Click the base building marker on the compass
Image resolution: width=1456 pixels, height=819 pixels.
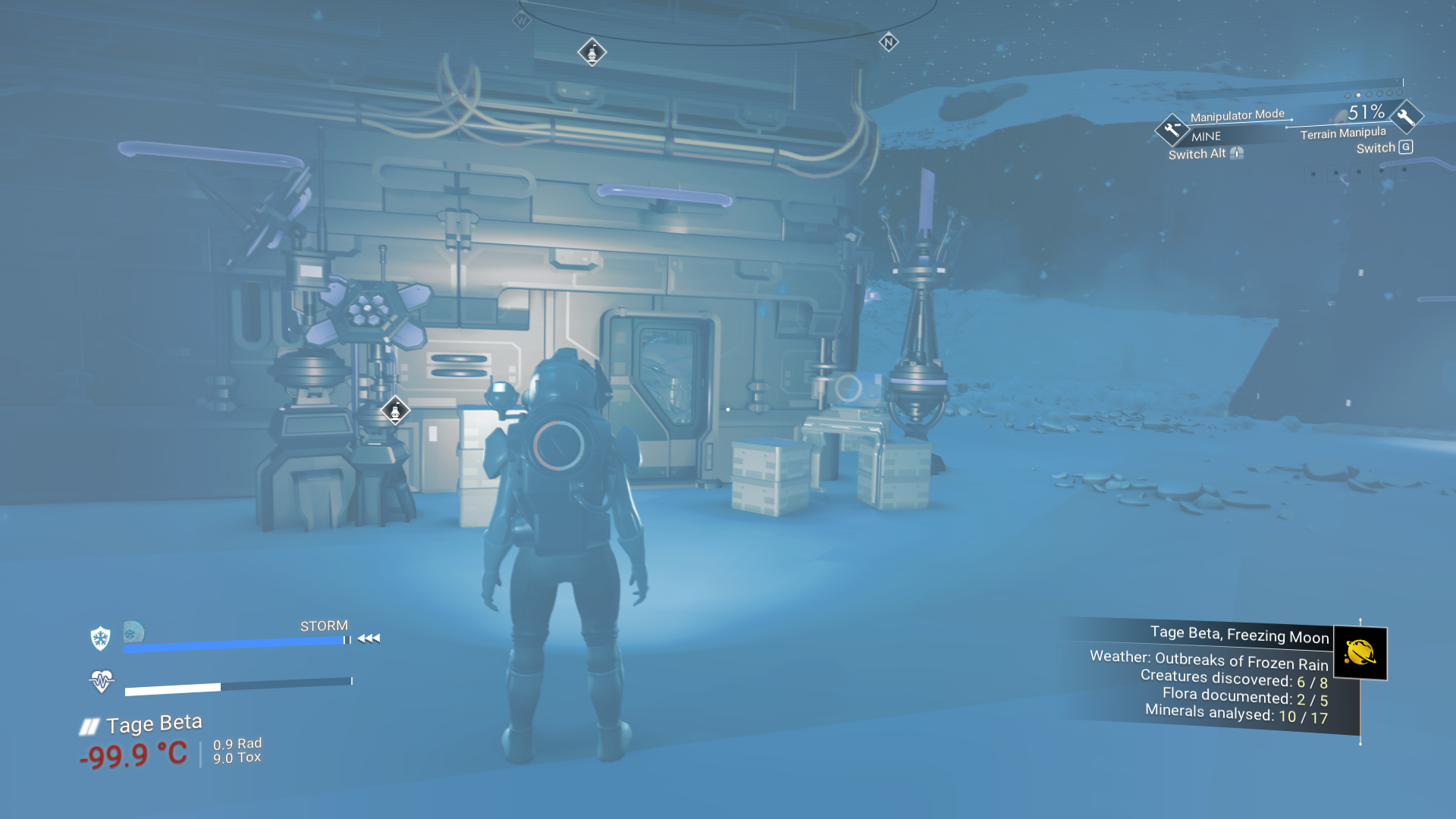pyautogui.click(x=591, y=52)
